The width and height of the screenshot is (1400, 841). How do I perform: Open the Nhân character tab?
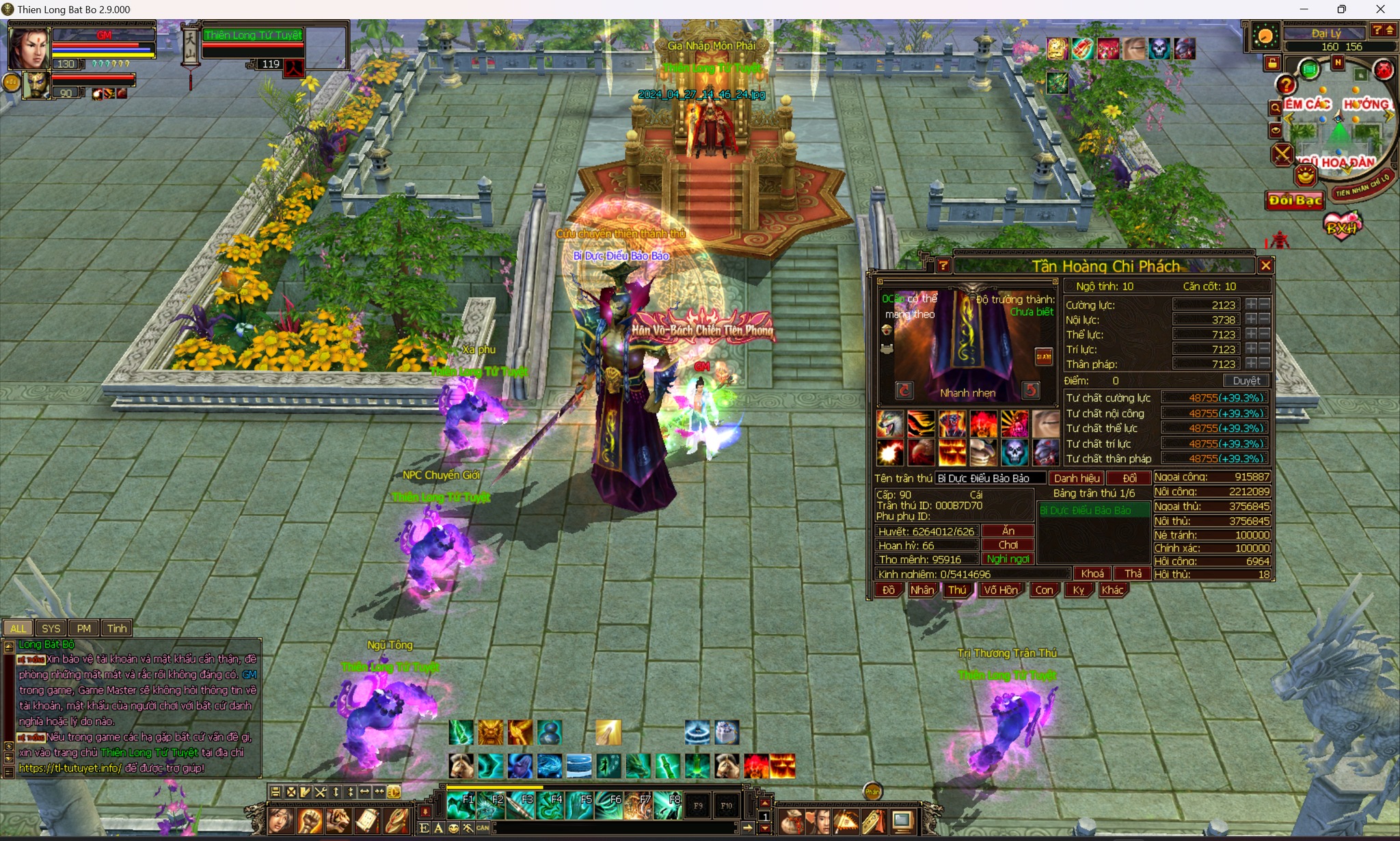tap(921, 590)
